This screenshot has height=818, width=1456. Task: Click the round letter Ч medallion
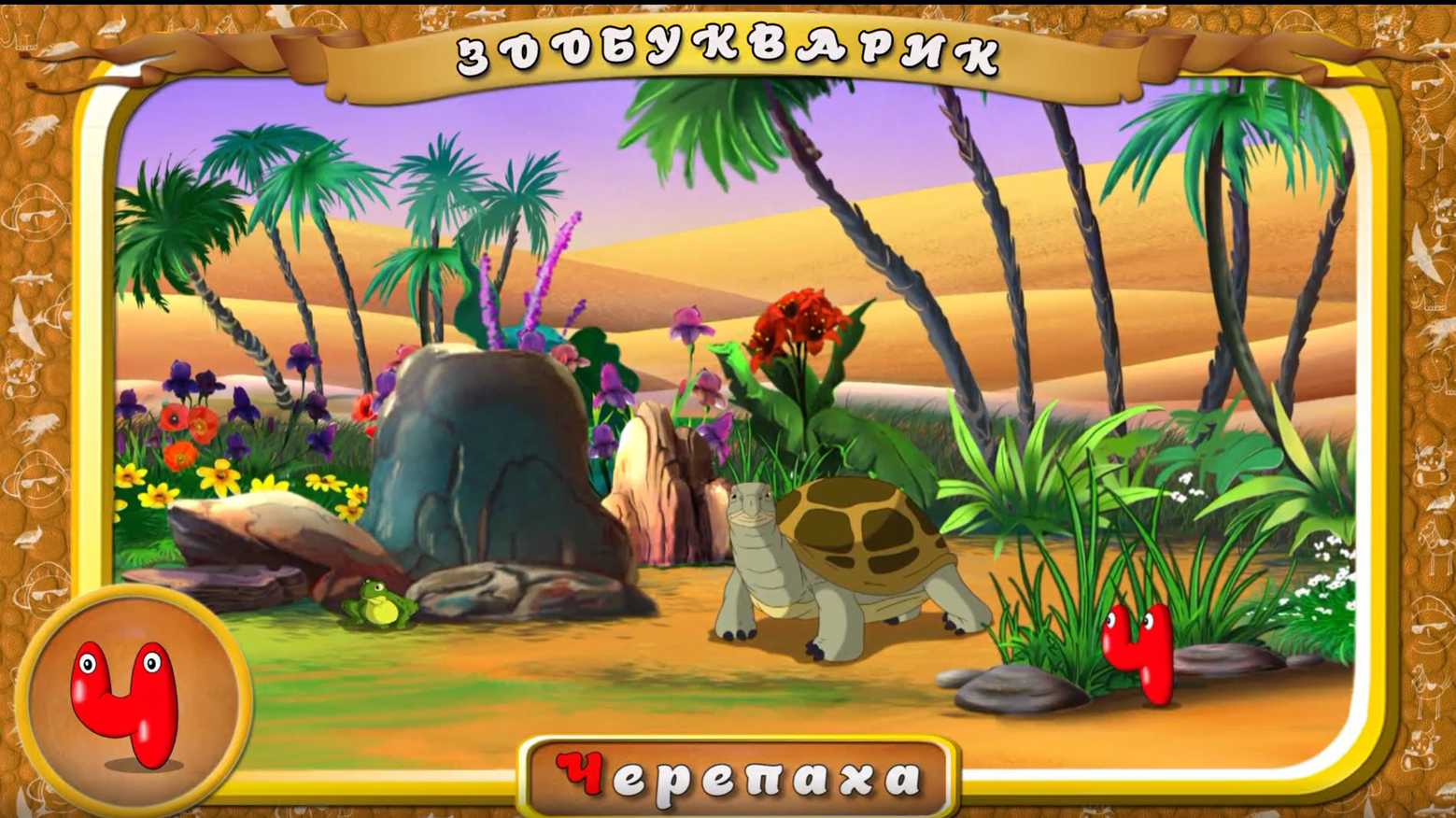tap(132, 702)
